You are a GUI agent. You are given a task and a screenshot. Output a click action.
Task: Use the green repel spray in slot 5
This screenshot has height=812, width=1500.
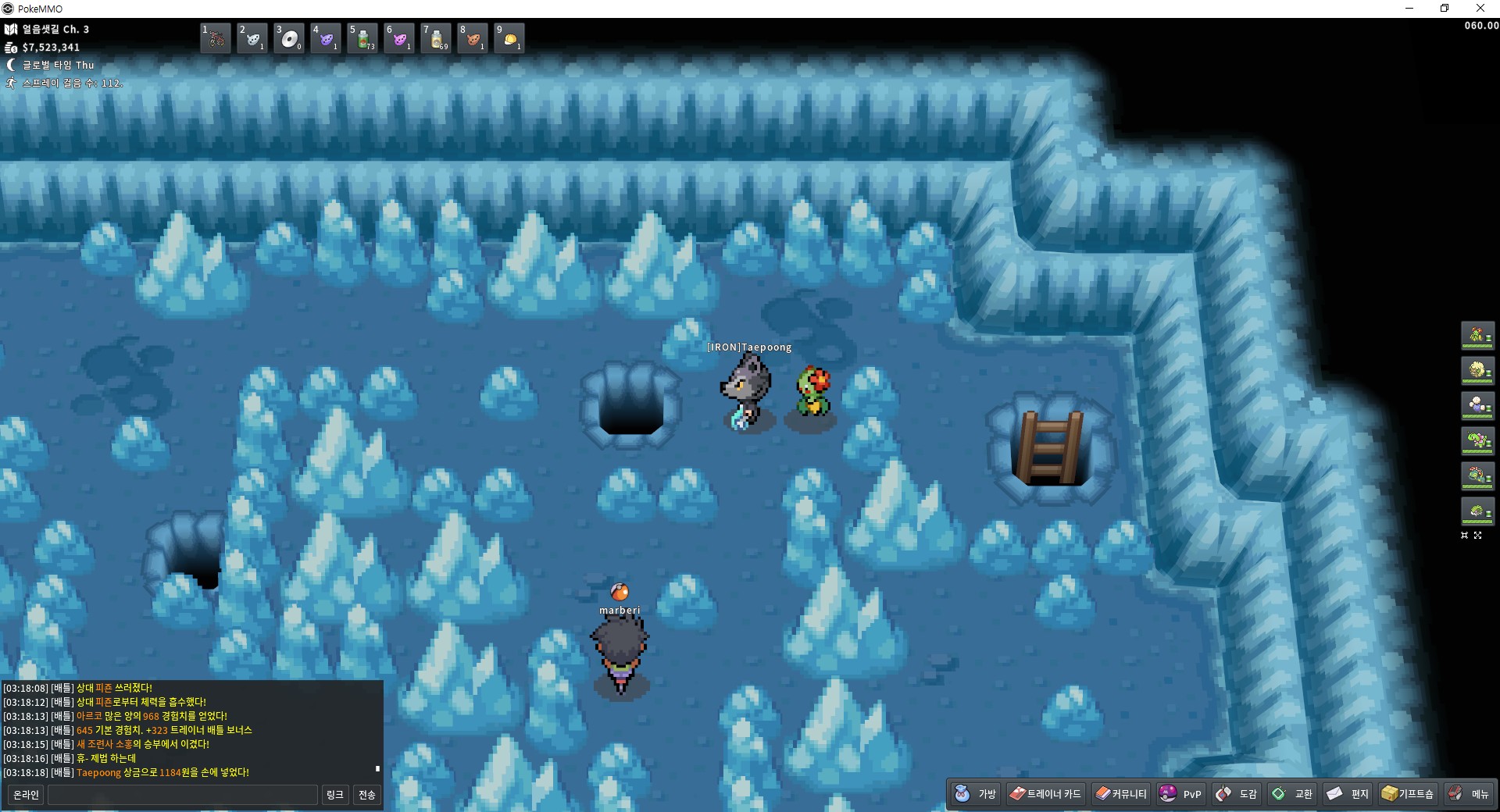pyautogui.click(x=362, y=38)
